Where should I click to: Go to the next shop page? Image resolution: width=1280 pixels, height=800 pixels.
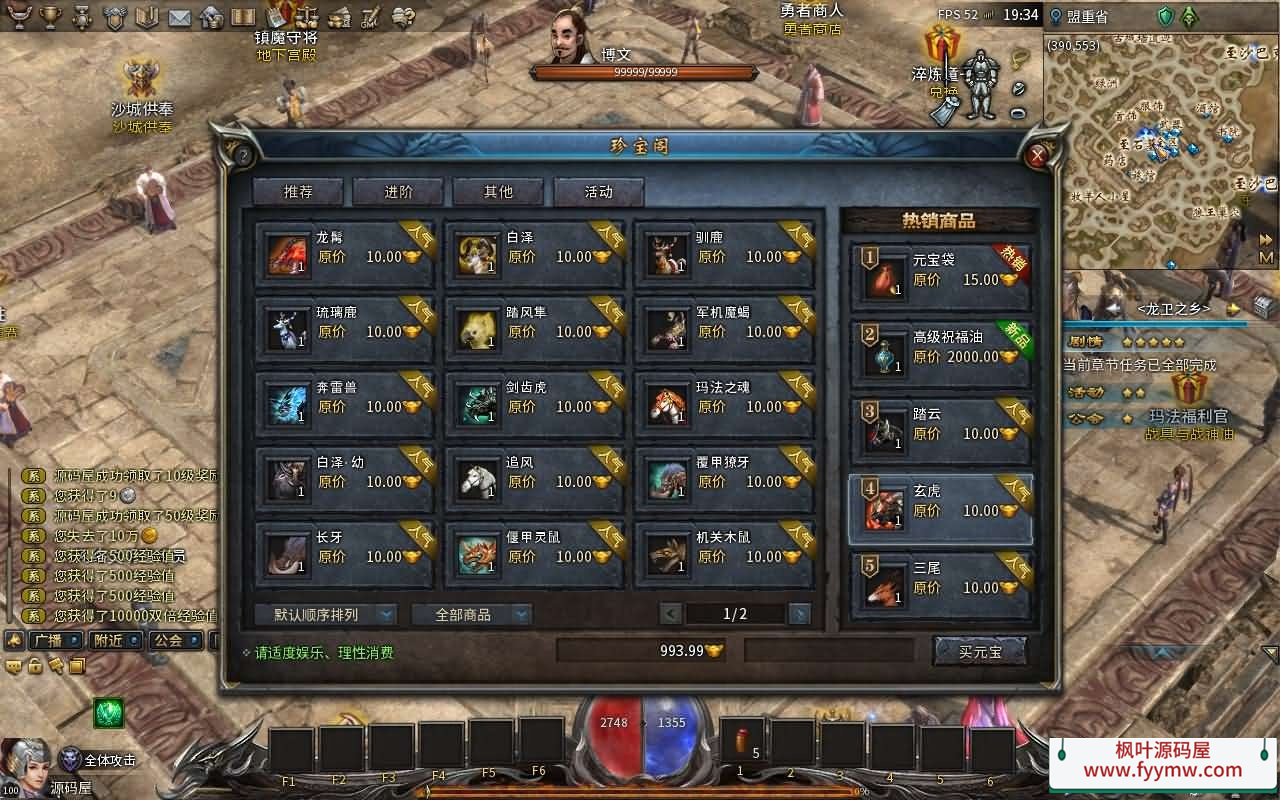799,614
